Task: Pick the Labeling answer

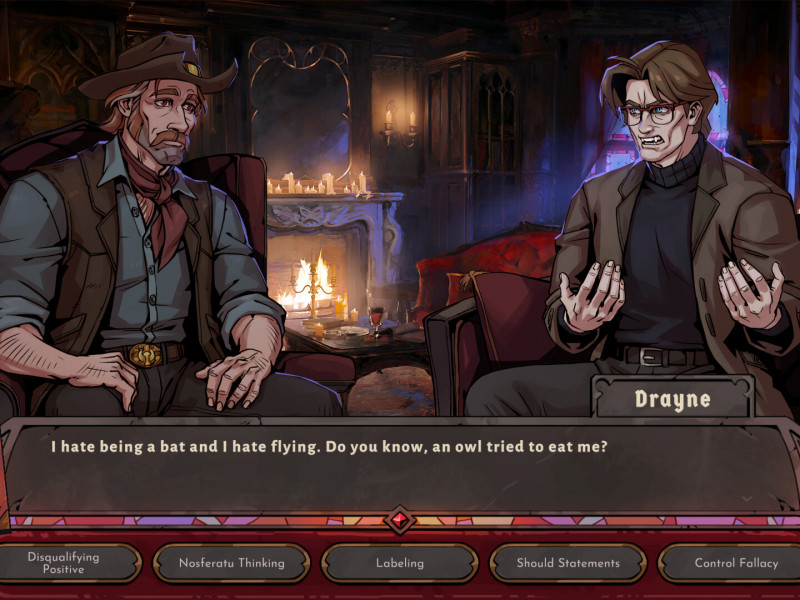Action: point(399,563)
